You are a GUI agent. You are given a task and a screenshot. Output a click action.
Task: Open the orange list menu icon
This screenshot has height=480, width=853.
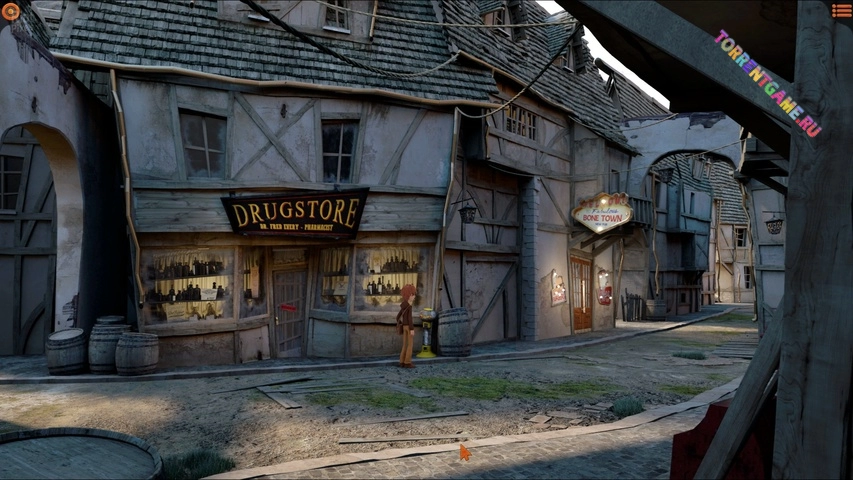(841, 11)
